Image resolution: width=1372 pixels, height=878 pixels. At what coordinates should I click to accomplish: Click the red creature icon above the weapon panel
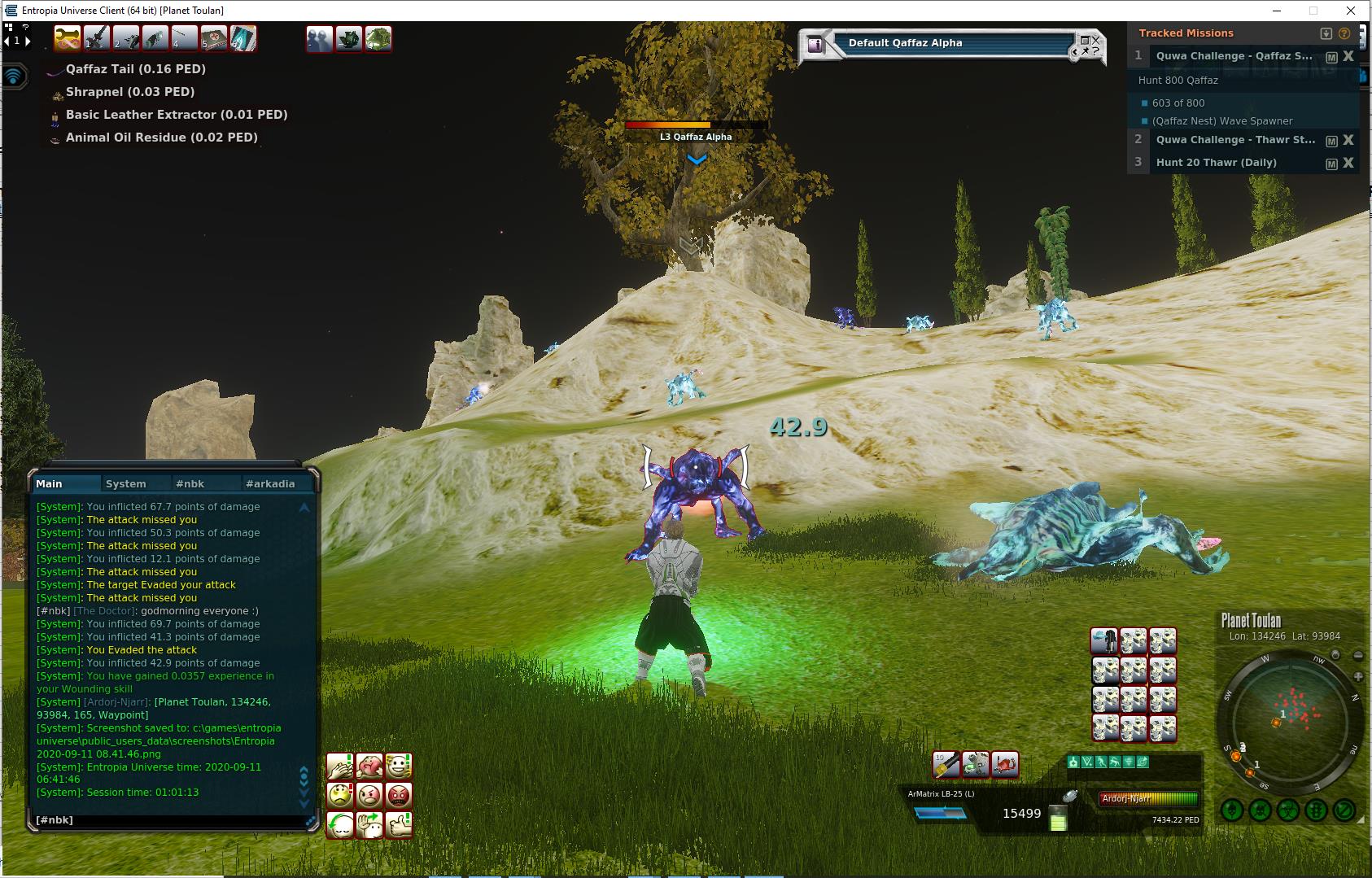[x=1004, y=764]
